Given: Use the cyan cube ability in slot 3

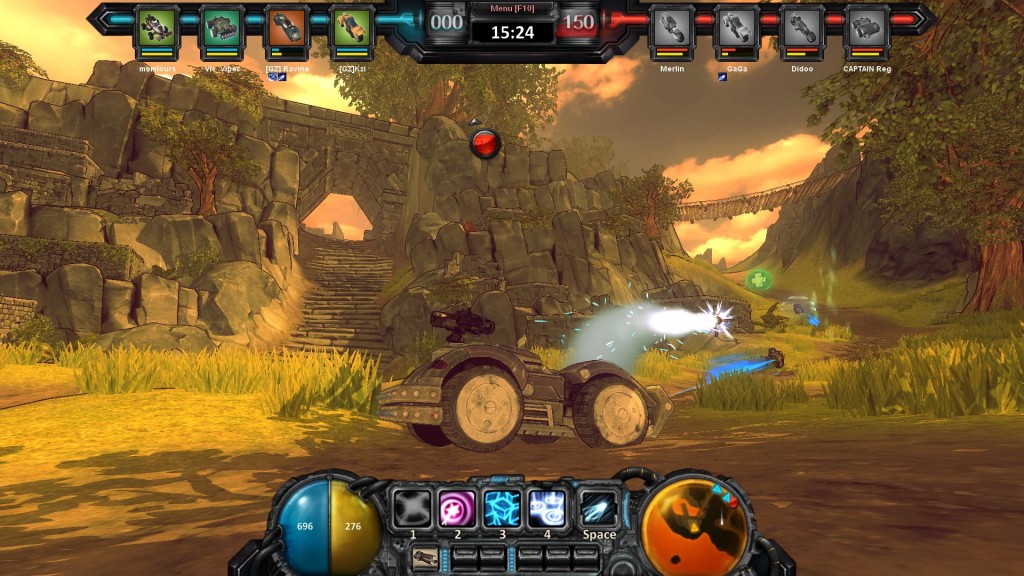Looking at the screenshot, I should [x=502, y=508].
